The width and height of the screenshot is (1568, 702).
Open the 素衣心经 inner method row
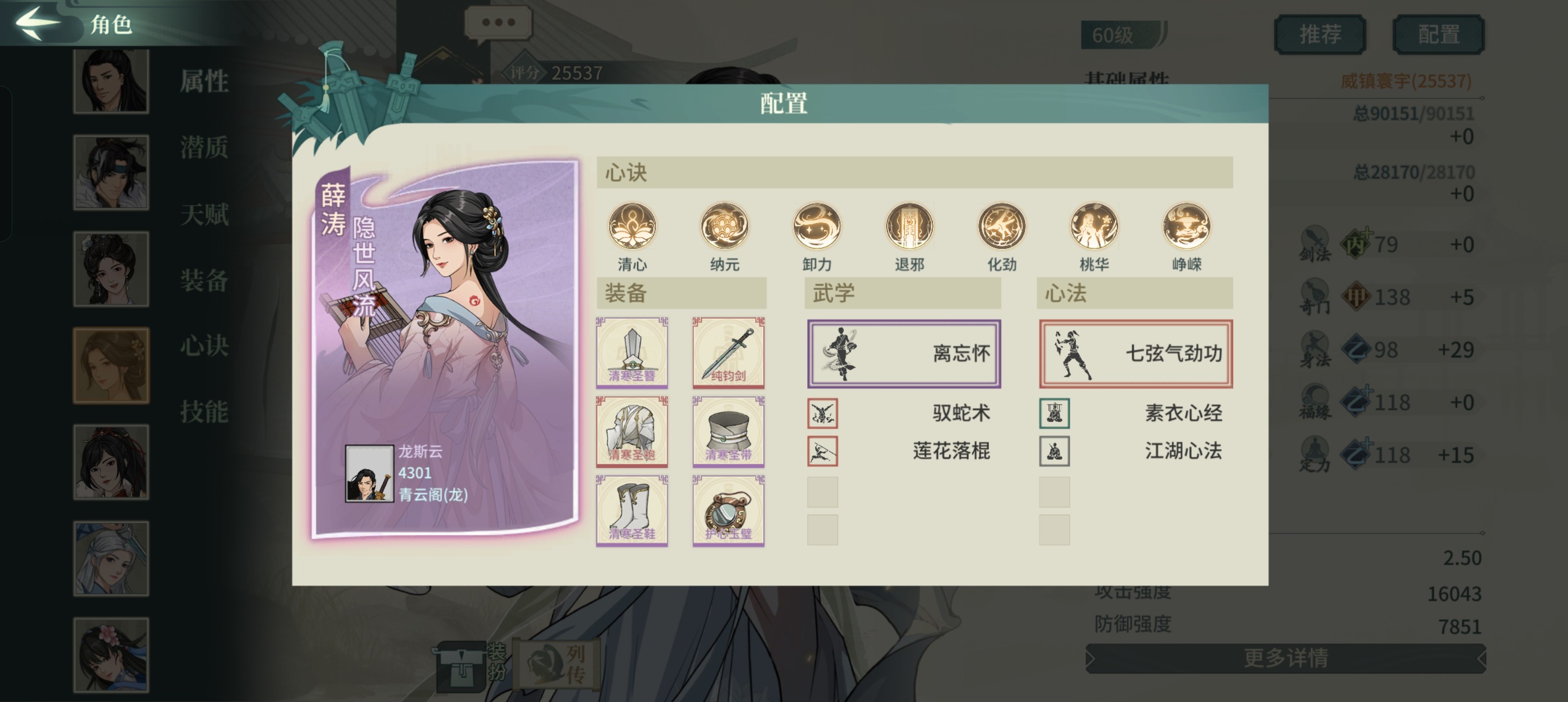pos(1135,413)
